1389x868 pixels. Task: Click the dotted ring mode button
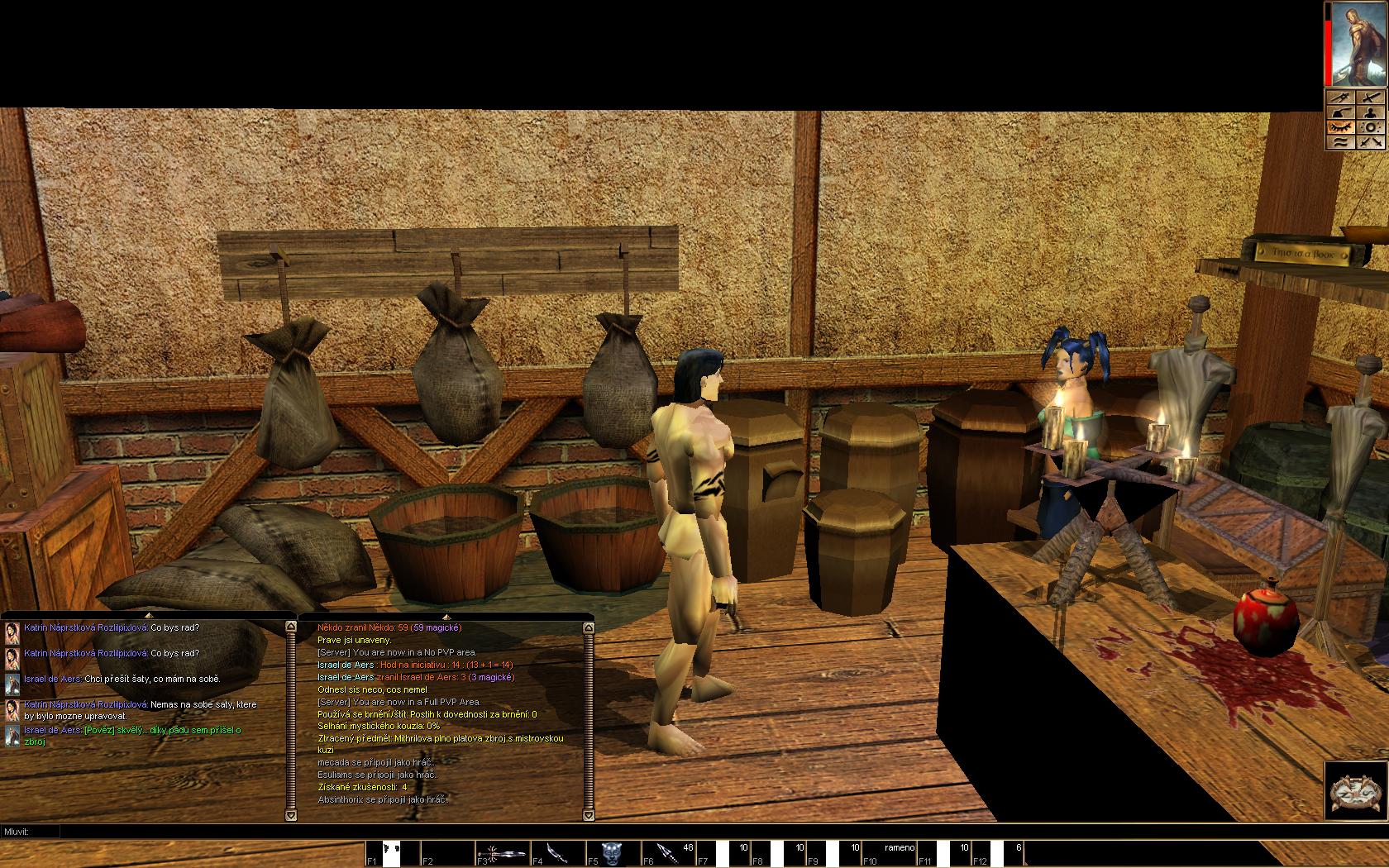pyautogui.click(x=1371, y=127)
